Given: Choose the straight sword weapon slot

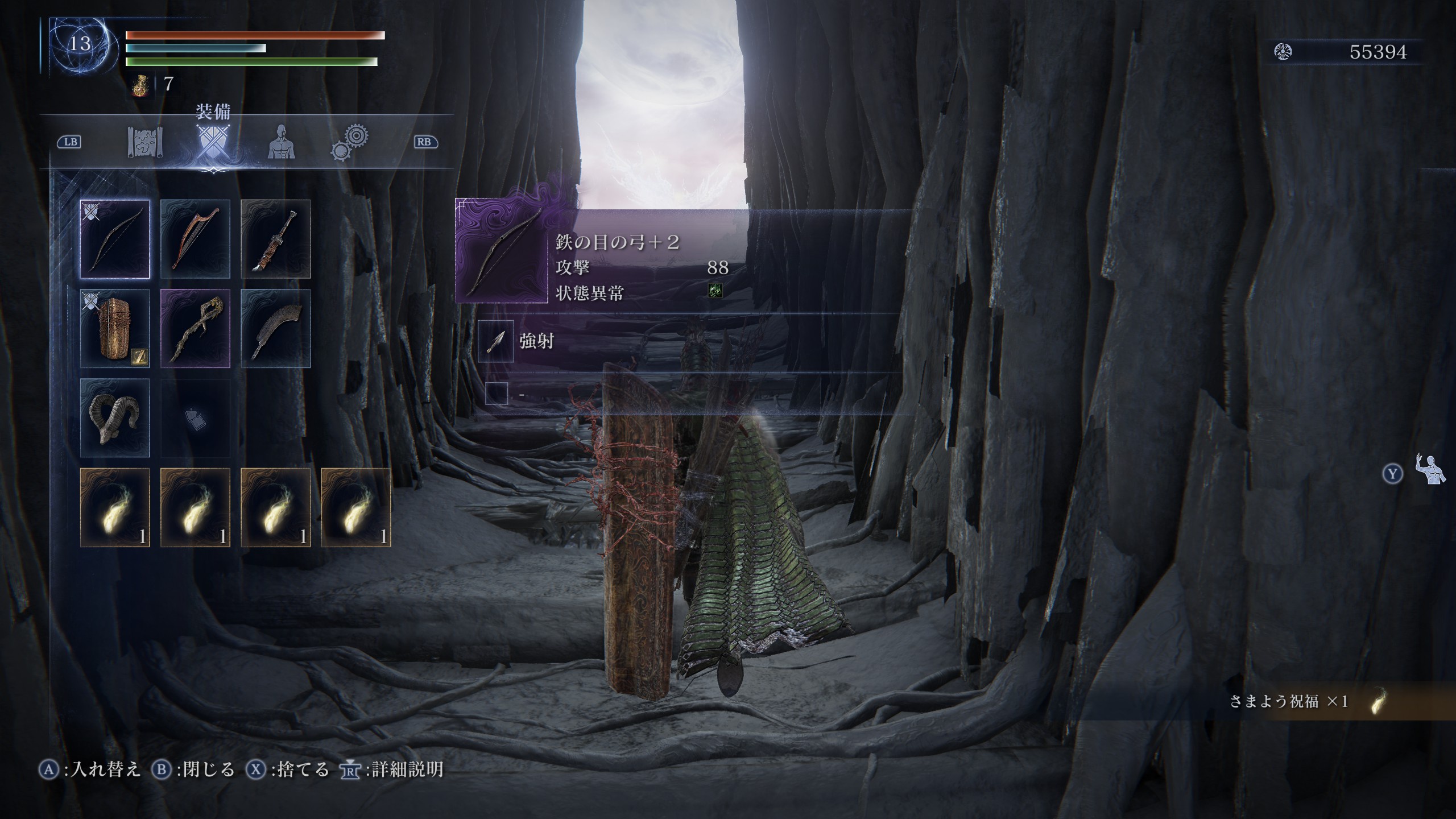Looking at the screenshot, I should (x=275, y=239).
